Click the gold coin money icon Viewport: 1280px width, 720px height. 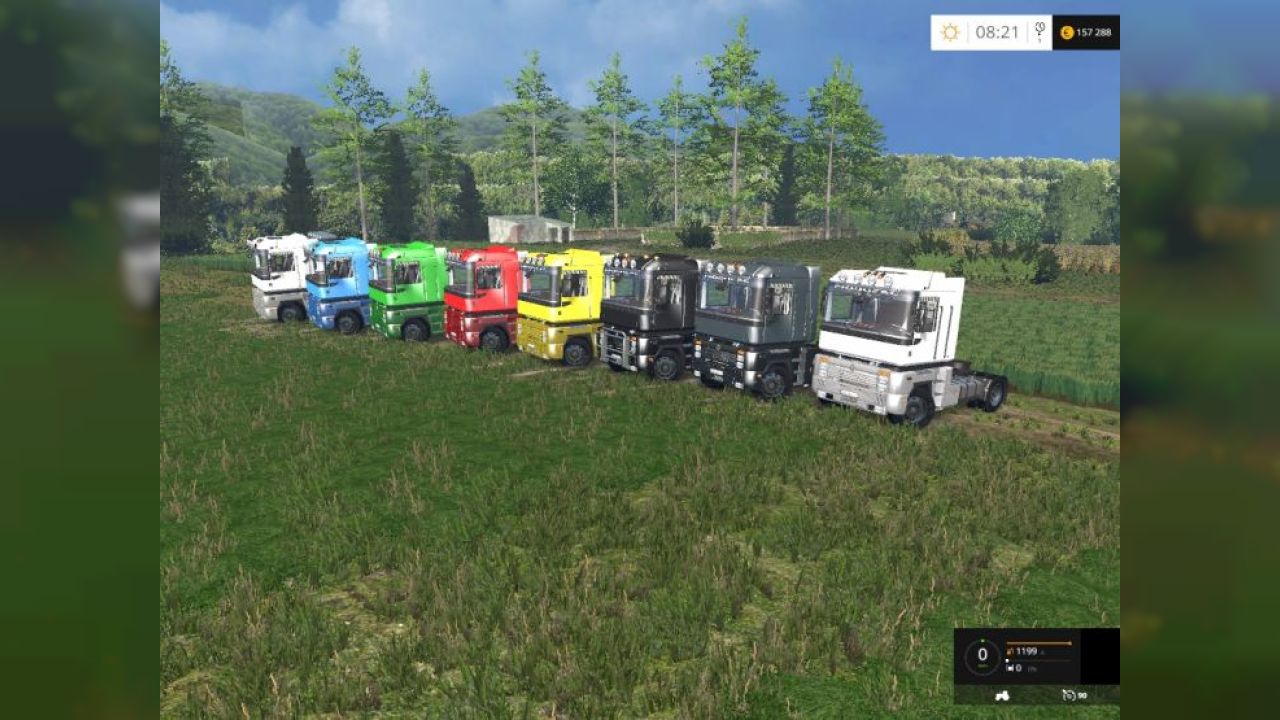1067,33
